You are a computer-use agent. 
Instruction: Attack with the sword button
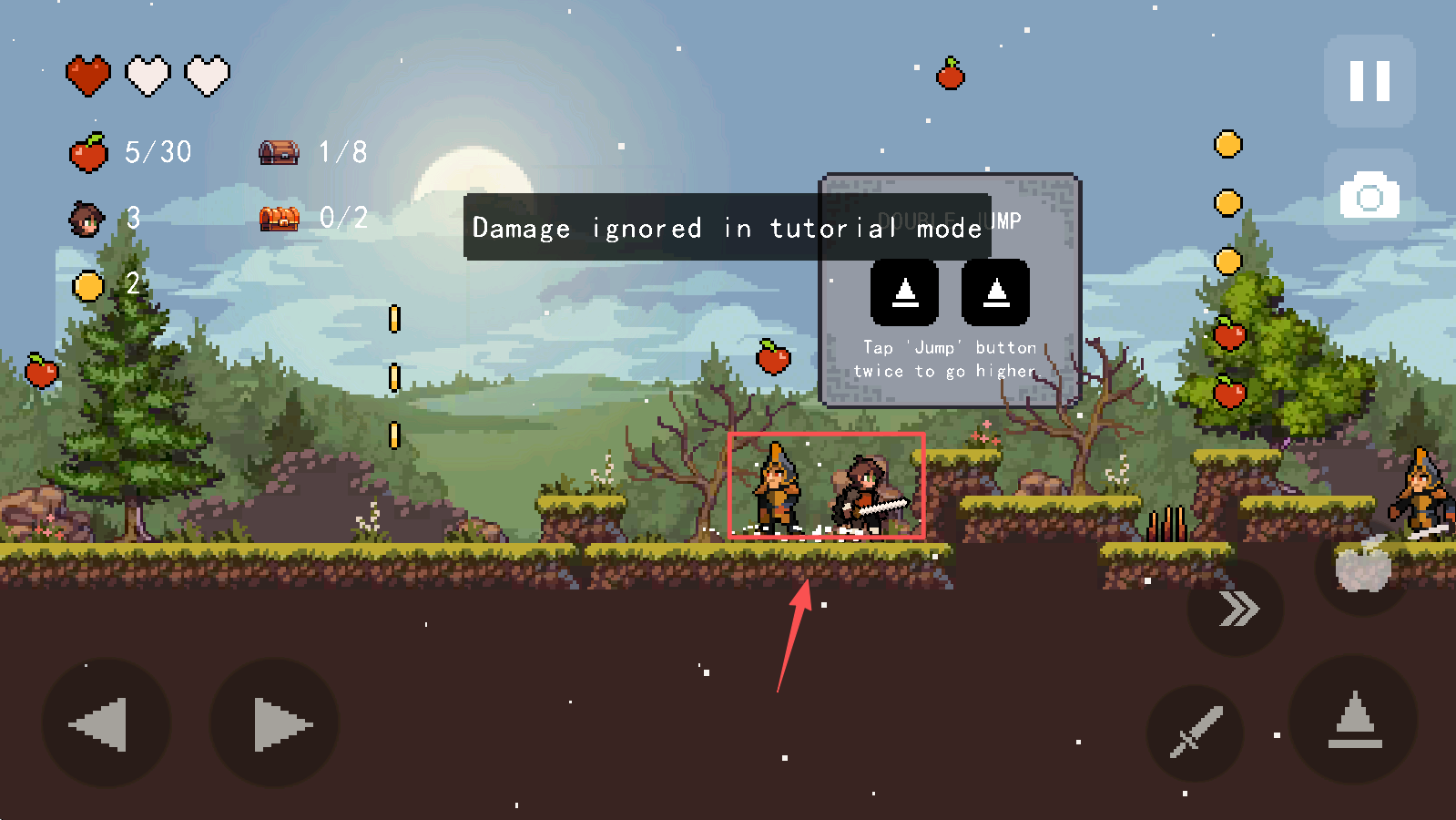pyautogui.click(x=1196, y=733)
